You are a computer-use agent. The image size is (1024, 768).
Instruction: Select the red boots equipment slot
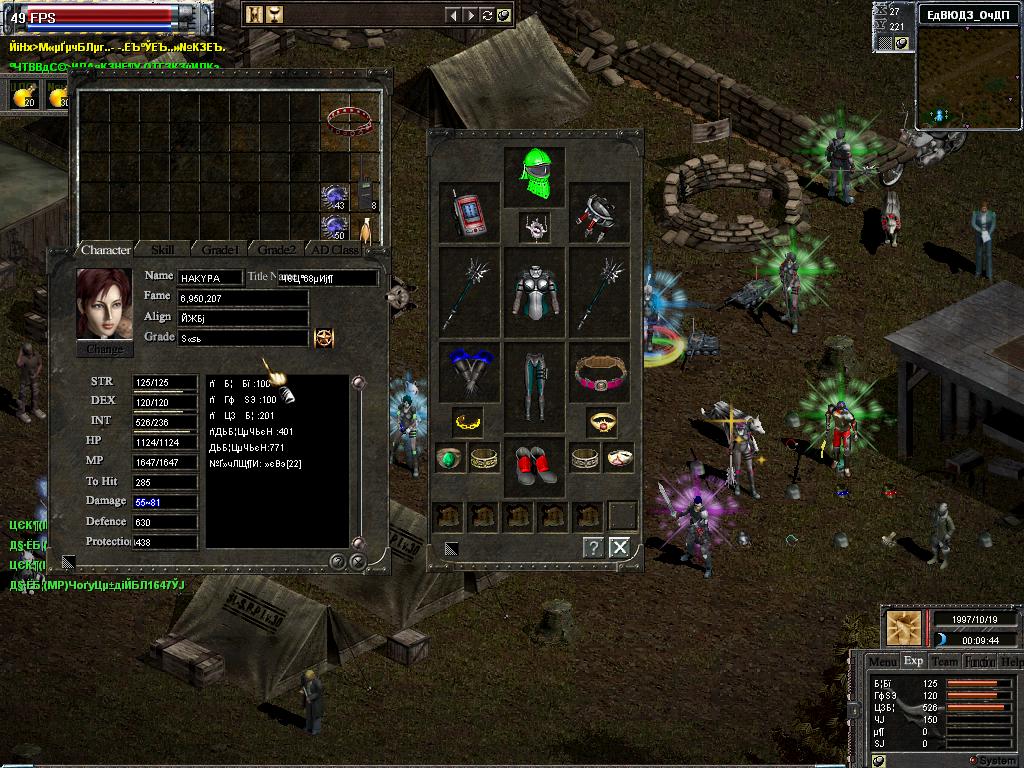tap(534, 465)
